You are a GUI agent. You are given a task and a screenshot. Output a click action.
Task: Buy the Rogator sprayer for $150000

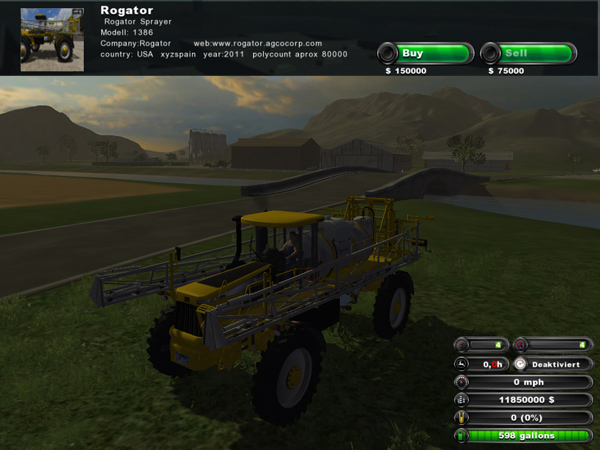(424, 53)
